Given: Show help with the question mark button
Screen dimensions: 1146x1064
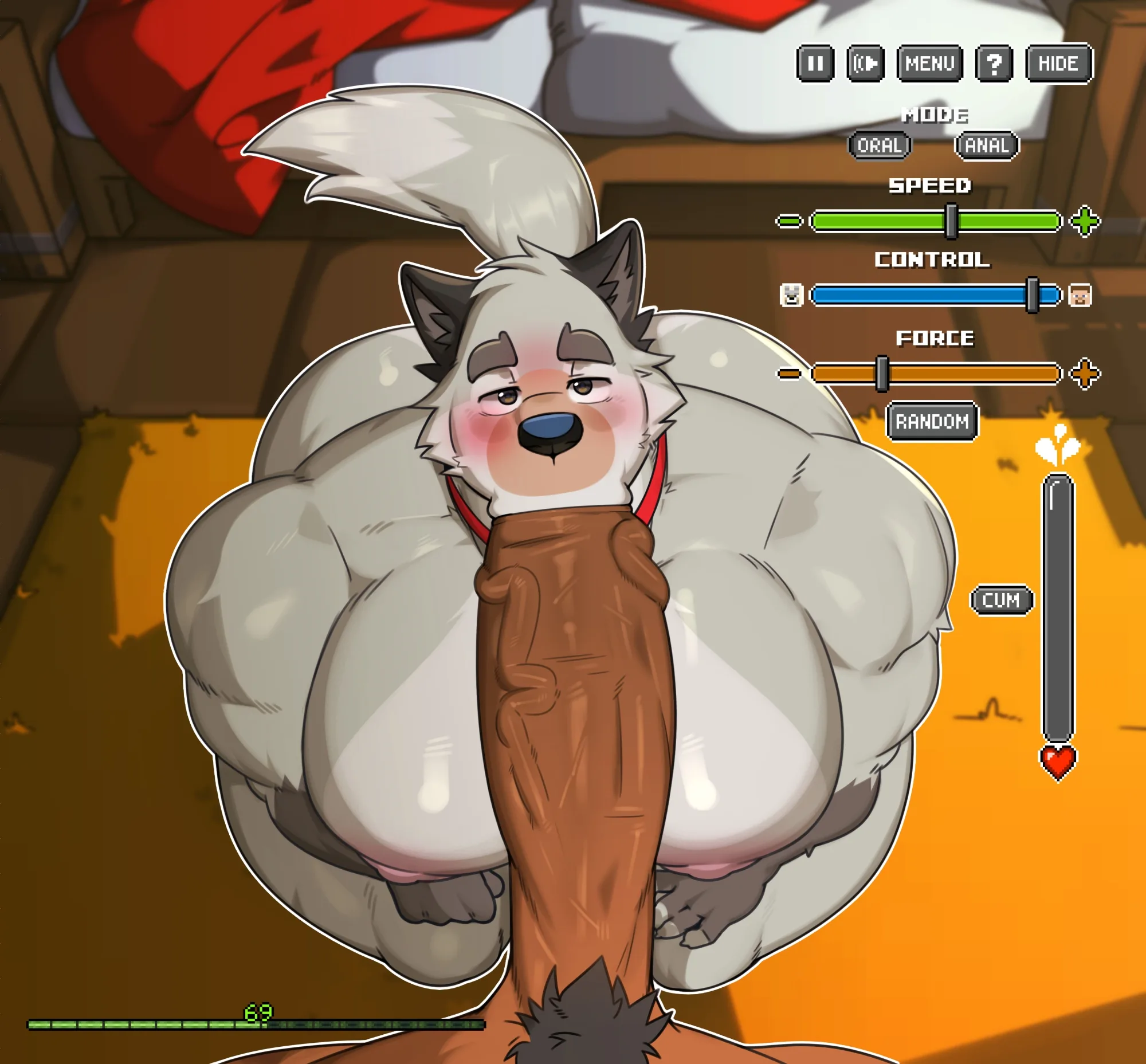Looking at the screenshot, I should point(994,64).
